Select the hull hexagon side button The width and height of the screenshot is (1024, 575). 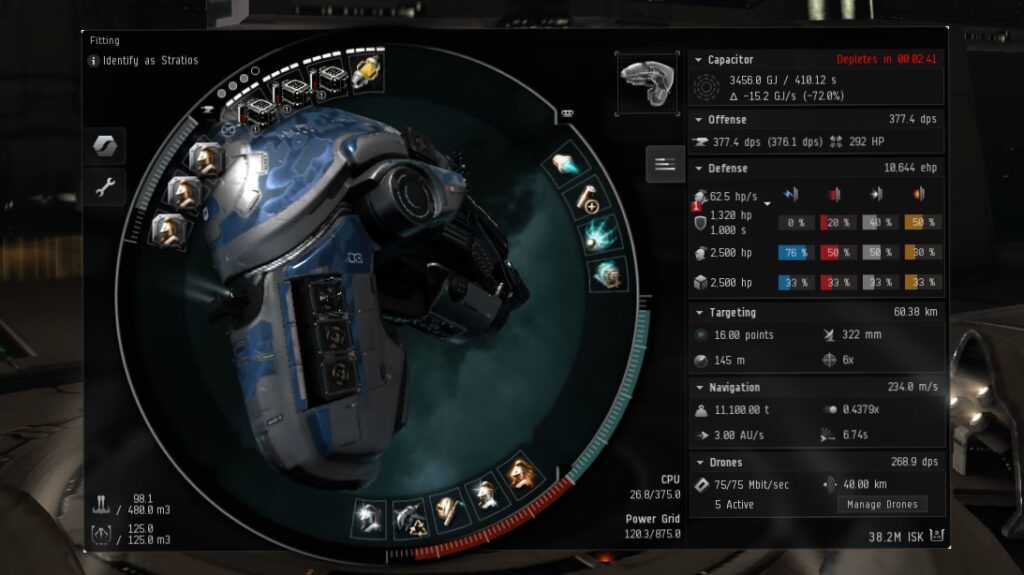click(104, 145)
